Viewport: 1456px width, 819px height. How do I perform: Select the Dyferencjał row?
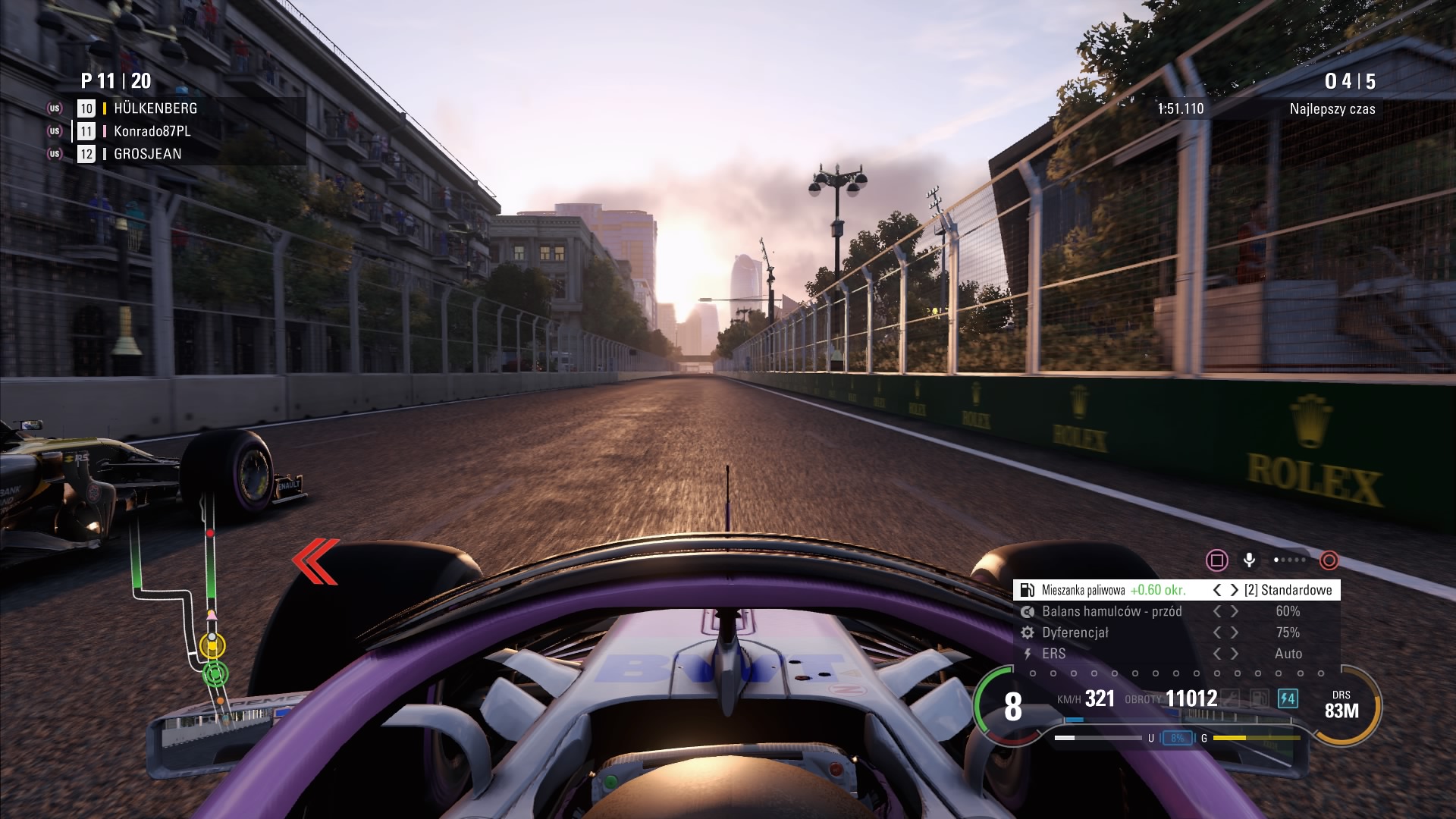click(1075, 632)
